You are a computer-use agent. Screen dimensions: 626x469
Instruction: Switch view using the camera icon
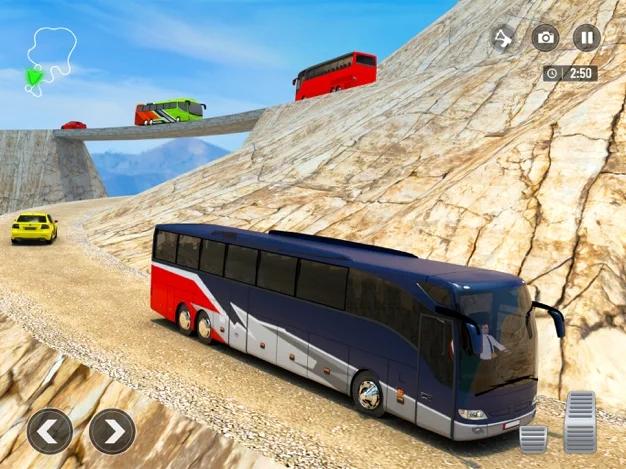(545, 38)
